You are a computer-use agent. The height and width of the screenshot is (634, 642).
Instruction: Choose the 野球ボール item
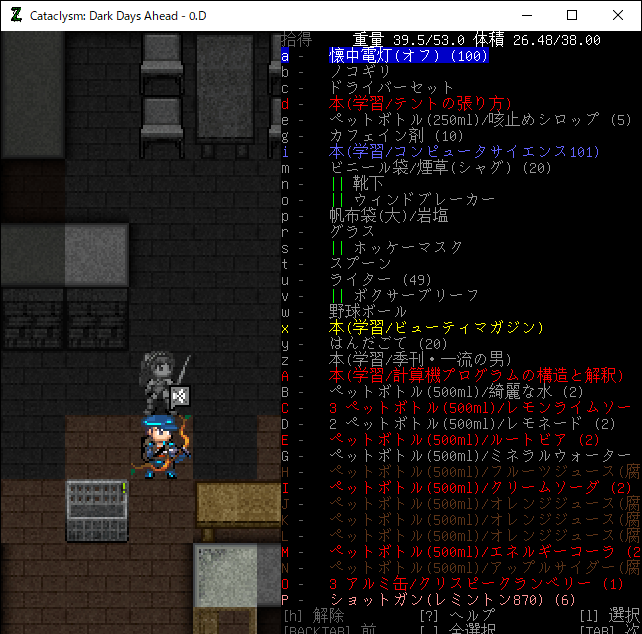click(x=368, y=312)
